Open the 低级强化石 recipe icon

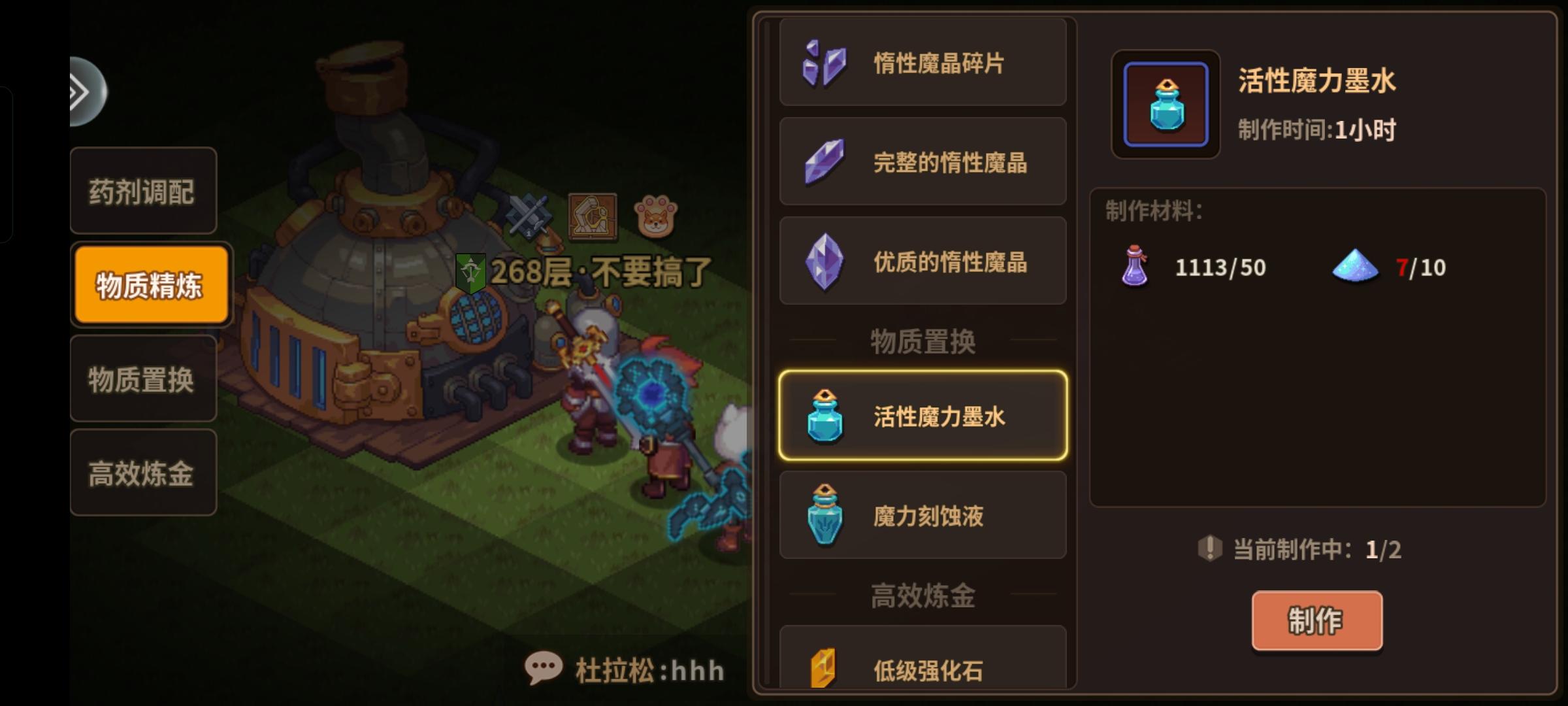pyautogui.click(x=823, y=667)
